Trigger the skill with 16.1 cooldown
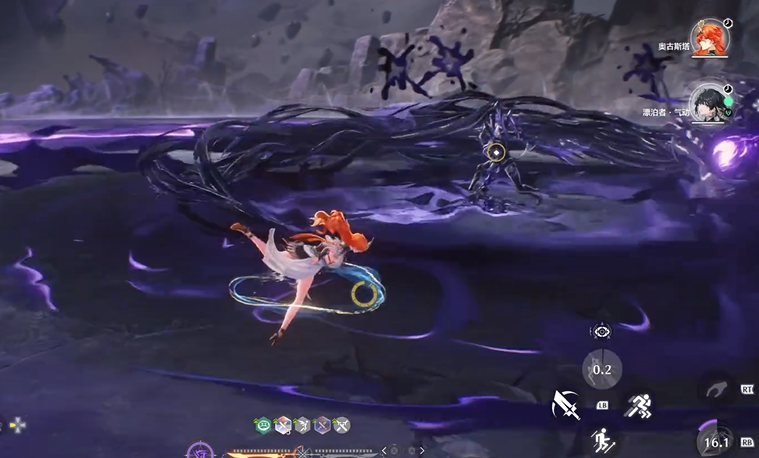 click(x=716, y=441)
